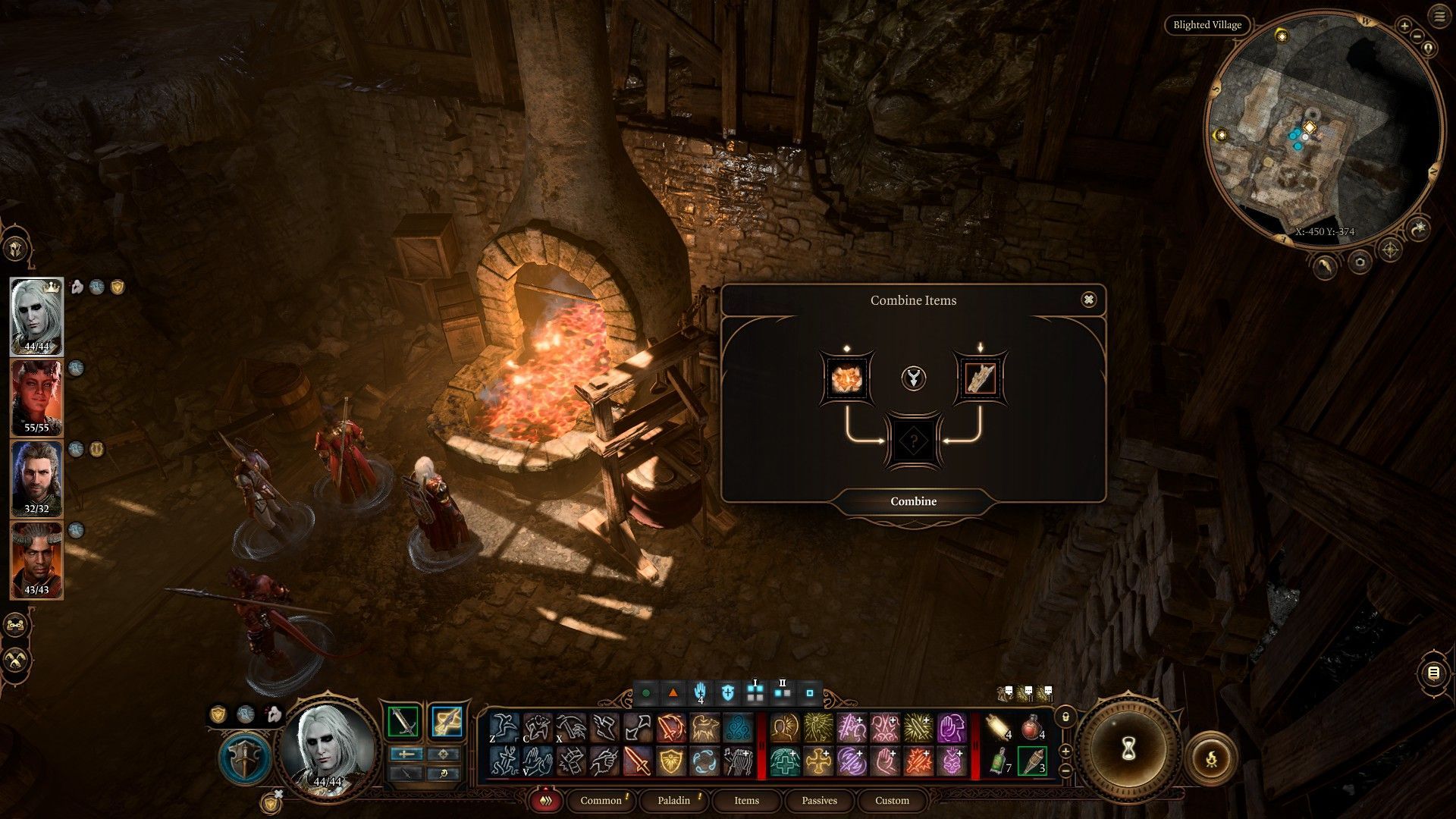Open the campfire rest button
Viewport: 1456px width, 819px height.
(1210, 757)
